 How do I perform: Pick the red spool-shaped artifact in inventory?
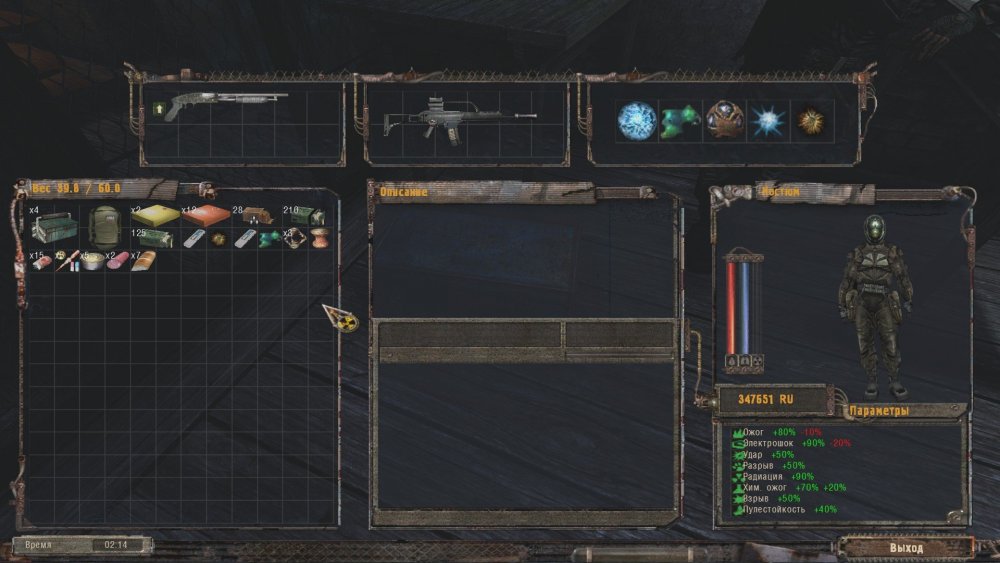318,239
